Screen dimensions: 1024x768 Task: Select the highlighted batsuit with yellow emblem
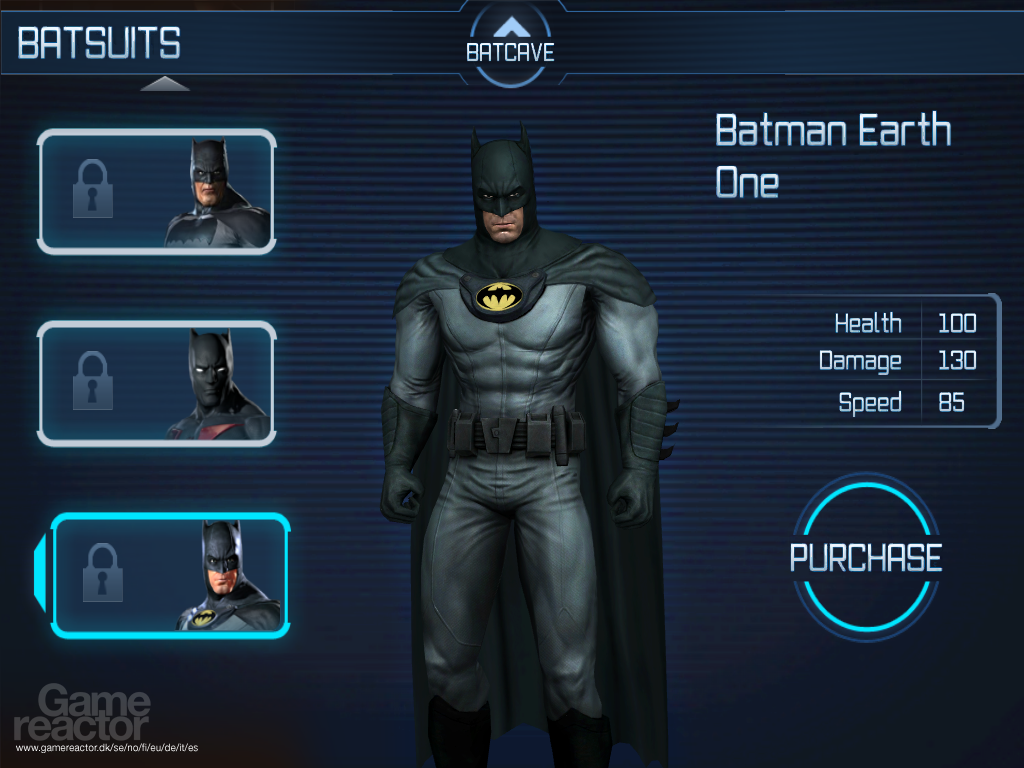point(170,575)
